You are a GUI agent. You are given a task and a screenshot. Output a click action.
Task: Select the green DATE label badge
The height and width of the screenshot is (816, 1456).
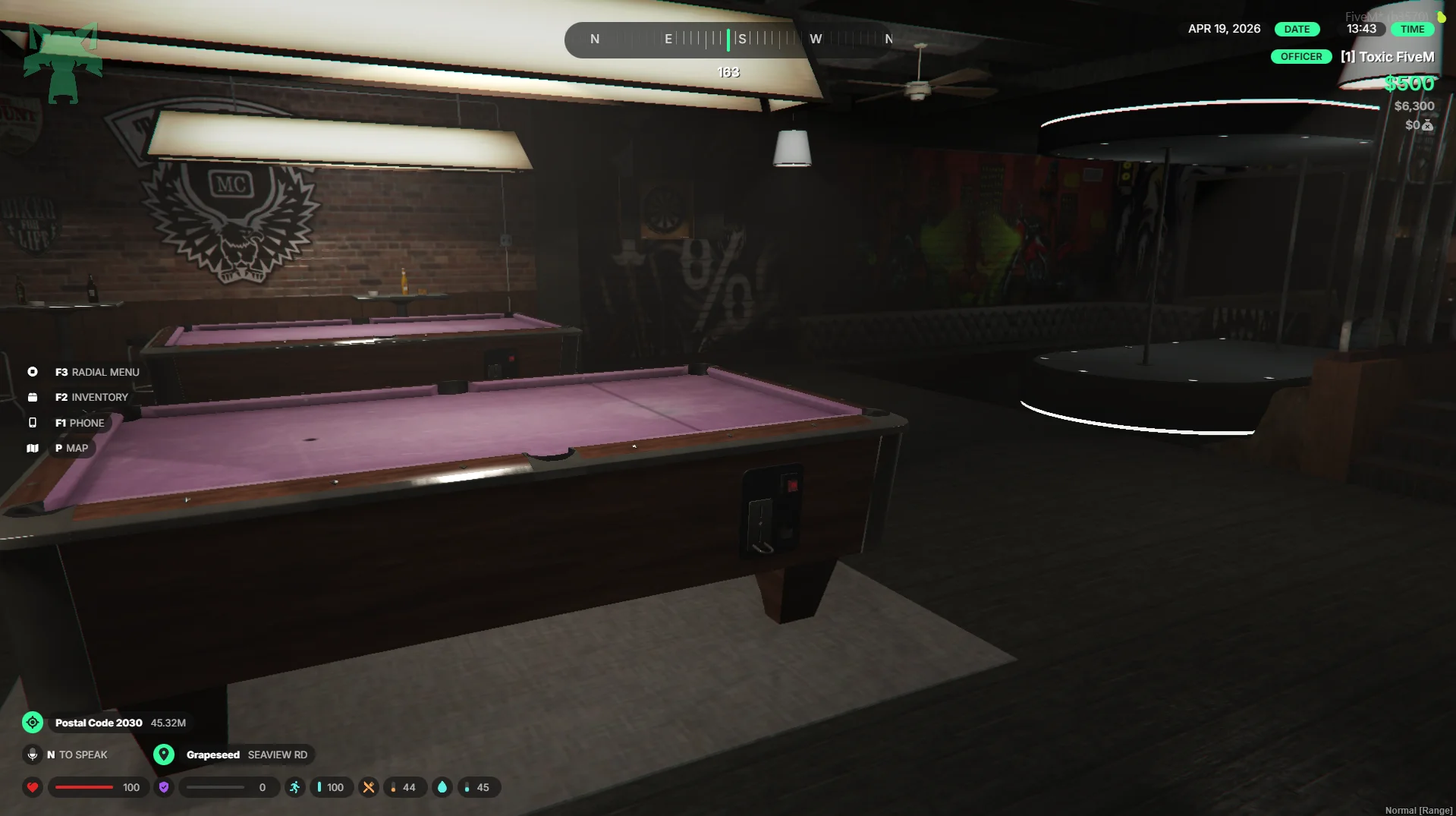click(x=1297, y=30)
